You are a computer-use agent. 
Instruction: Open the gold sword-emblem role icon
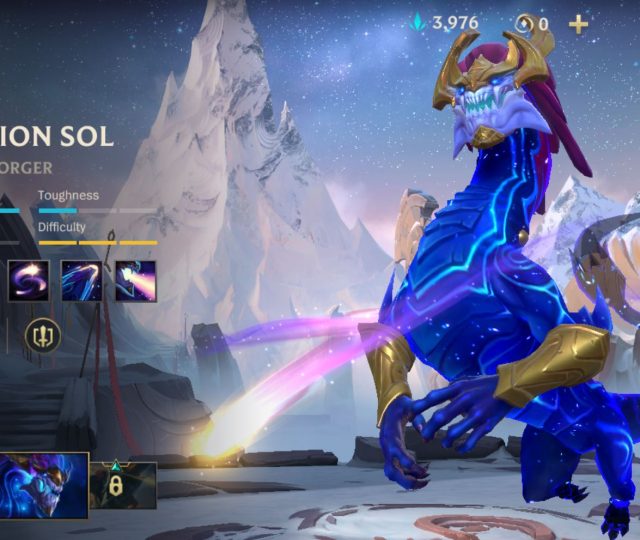coord(42,335)
